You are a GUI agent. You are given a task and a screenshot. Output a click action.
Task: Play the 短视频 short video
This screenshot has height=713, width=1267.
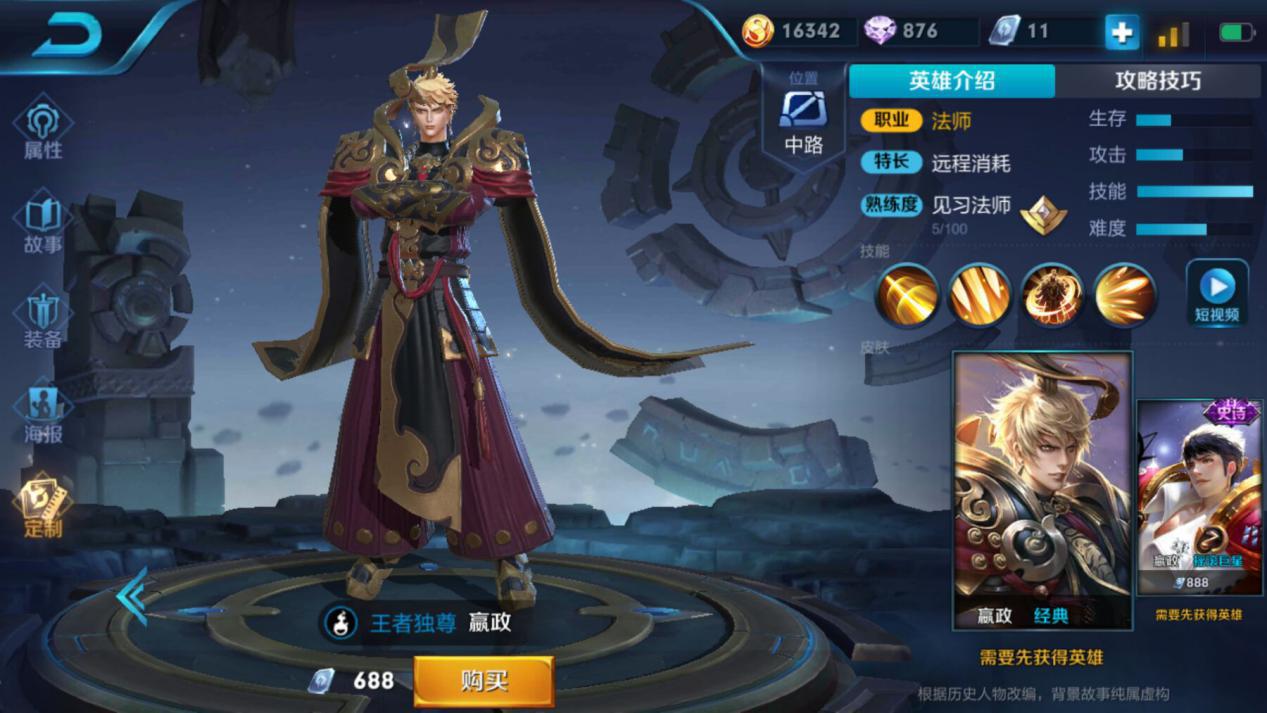[x=1217, y=293]
